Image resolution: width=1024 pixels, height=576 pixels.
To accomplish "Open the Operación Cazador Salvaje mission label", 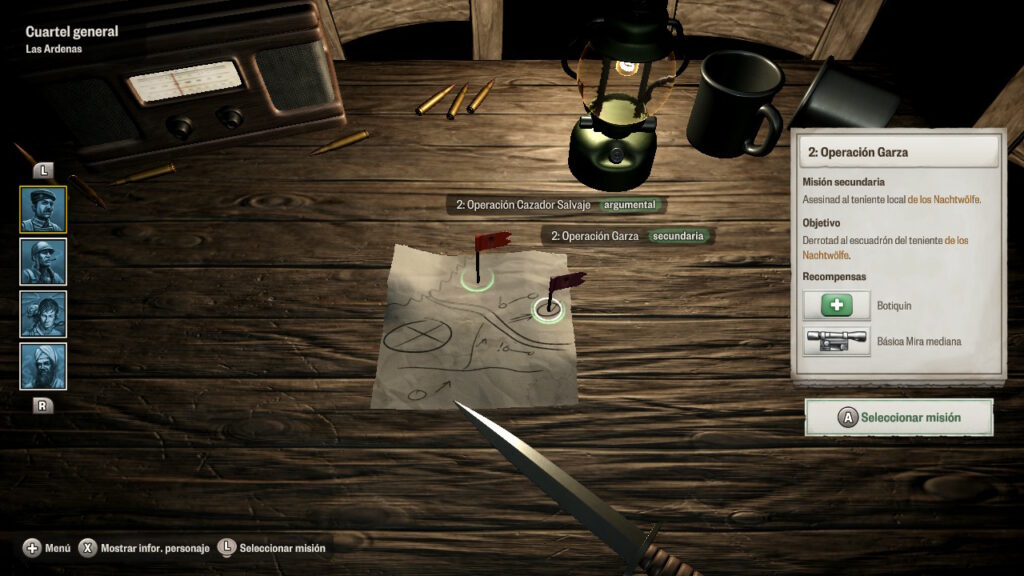I will pos(555,205).
